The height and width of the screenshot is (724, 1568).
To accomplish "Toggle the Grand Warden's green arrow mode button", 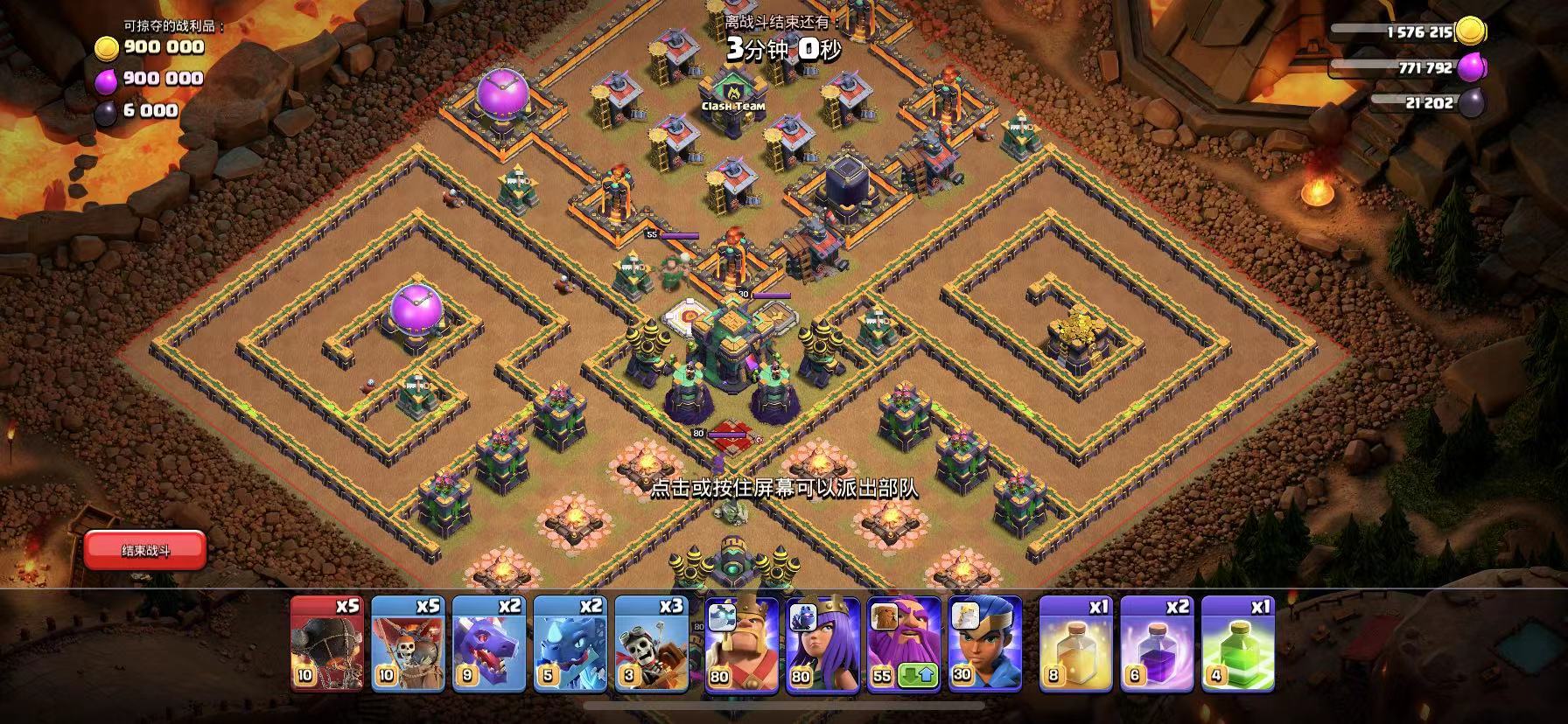I will [x=924, y=675].
